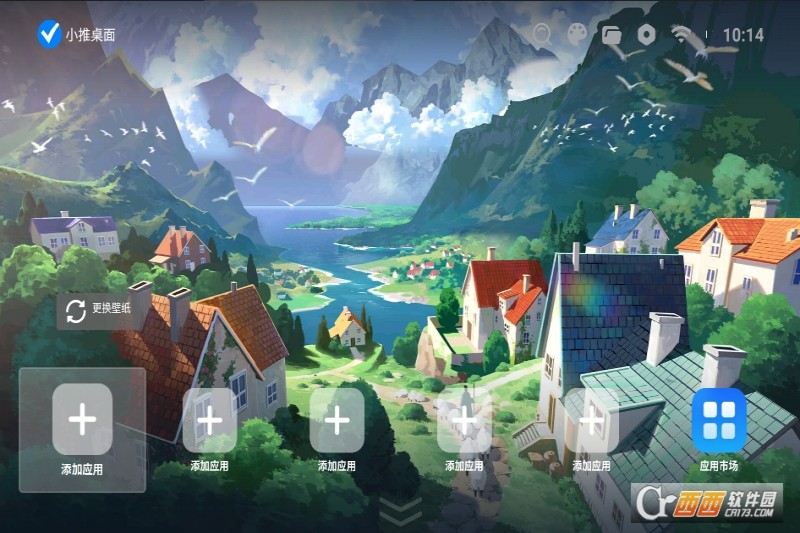
Task: Open the file manager folder icon
Action: click(x=612, y=35)
